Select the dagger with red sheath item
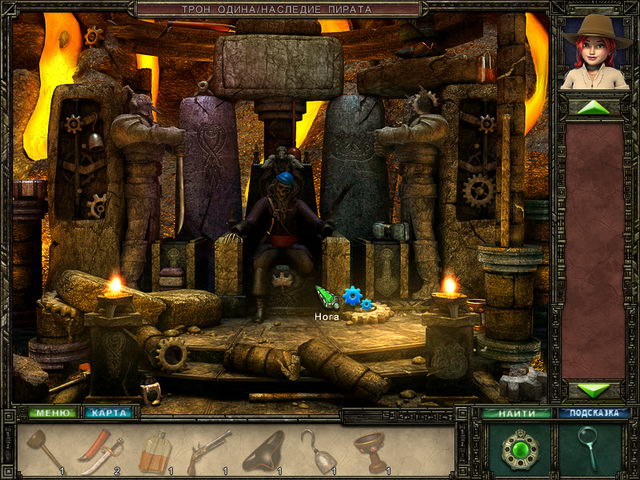This screenshot has height=480, width=640. [x=100, y=450]
